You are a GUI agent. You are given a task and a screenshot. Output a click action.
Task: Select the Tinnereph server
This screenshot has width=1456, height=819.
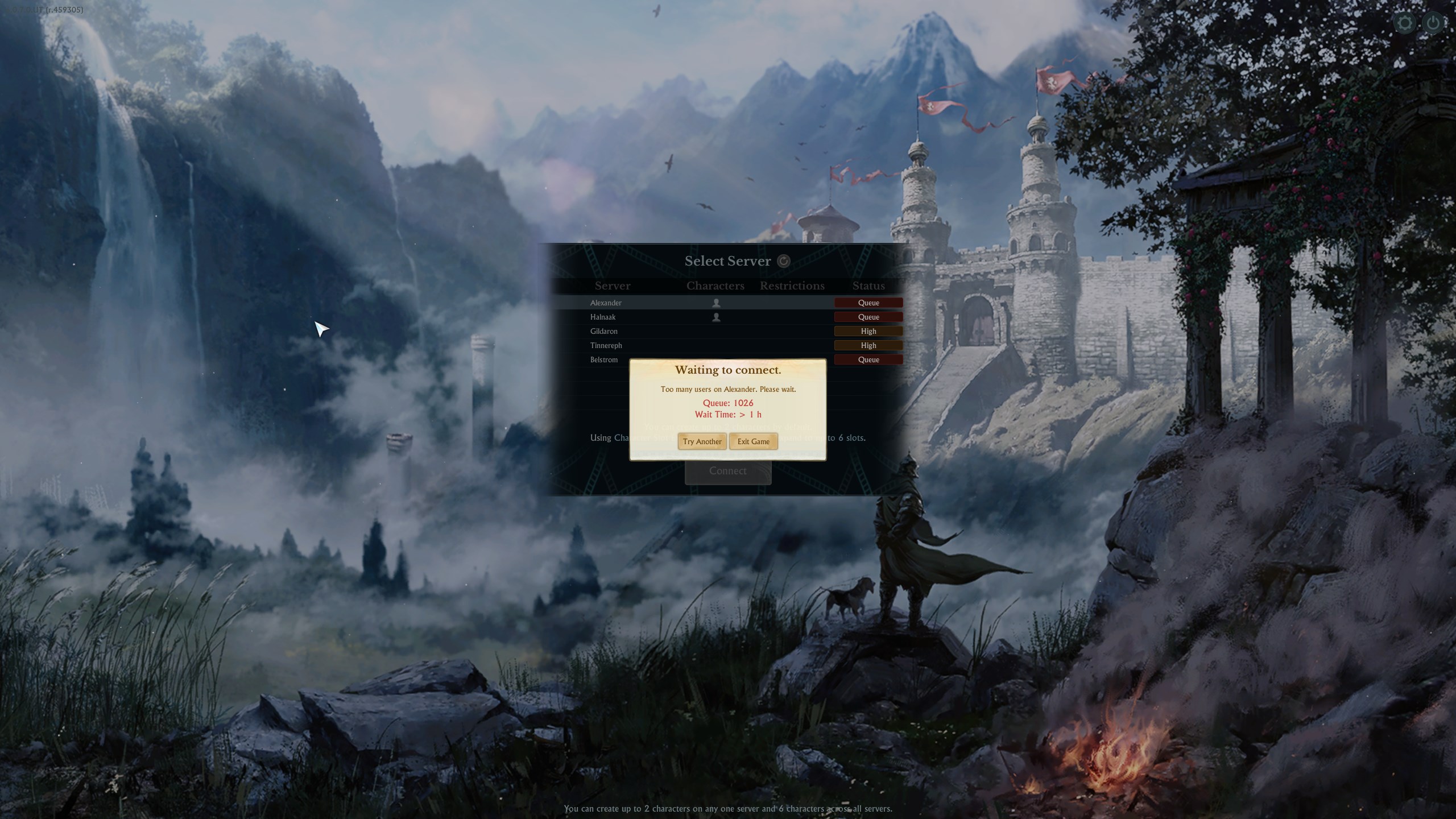606,345
